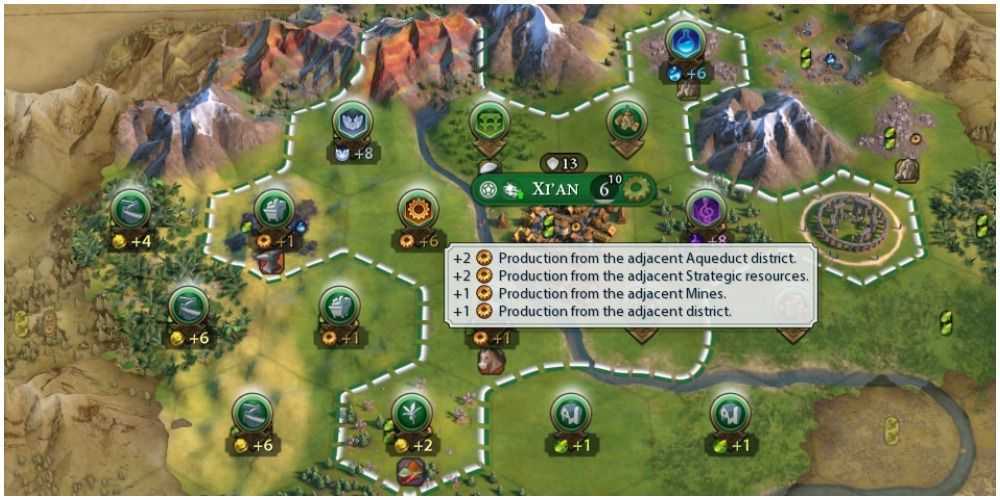
Task: Click the production gear on Xi'an's banner
Action: [633, 189]
